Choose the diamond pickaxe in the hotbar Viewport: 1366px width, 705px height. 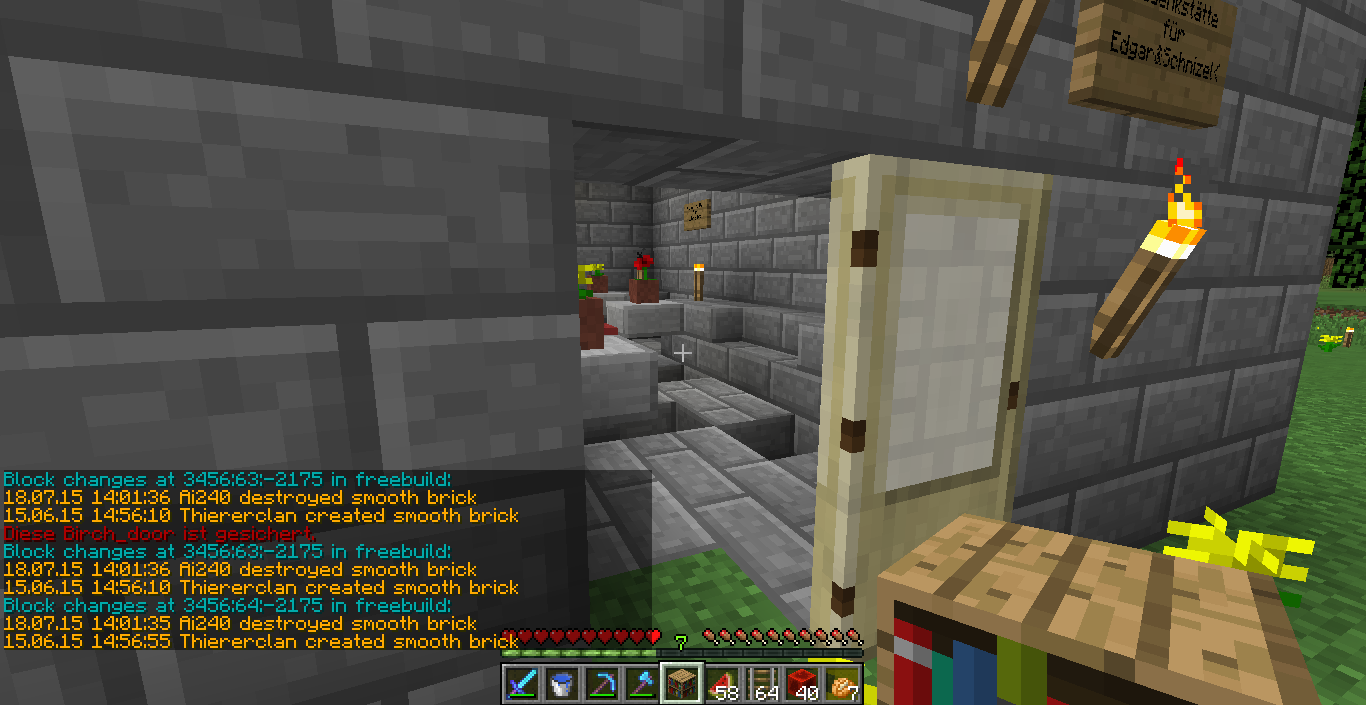(x=602, y=684)
